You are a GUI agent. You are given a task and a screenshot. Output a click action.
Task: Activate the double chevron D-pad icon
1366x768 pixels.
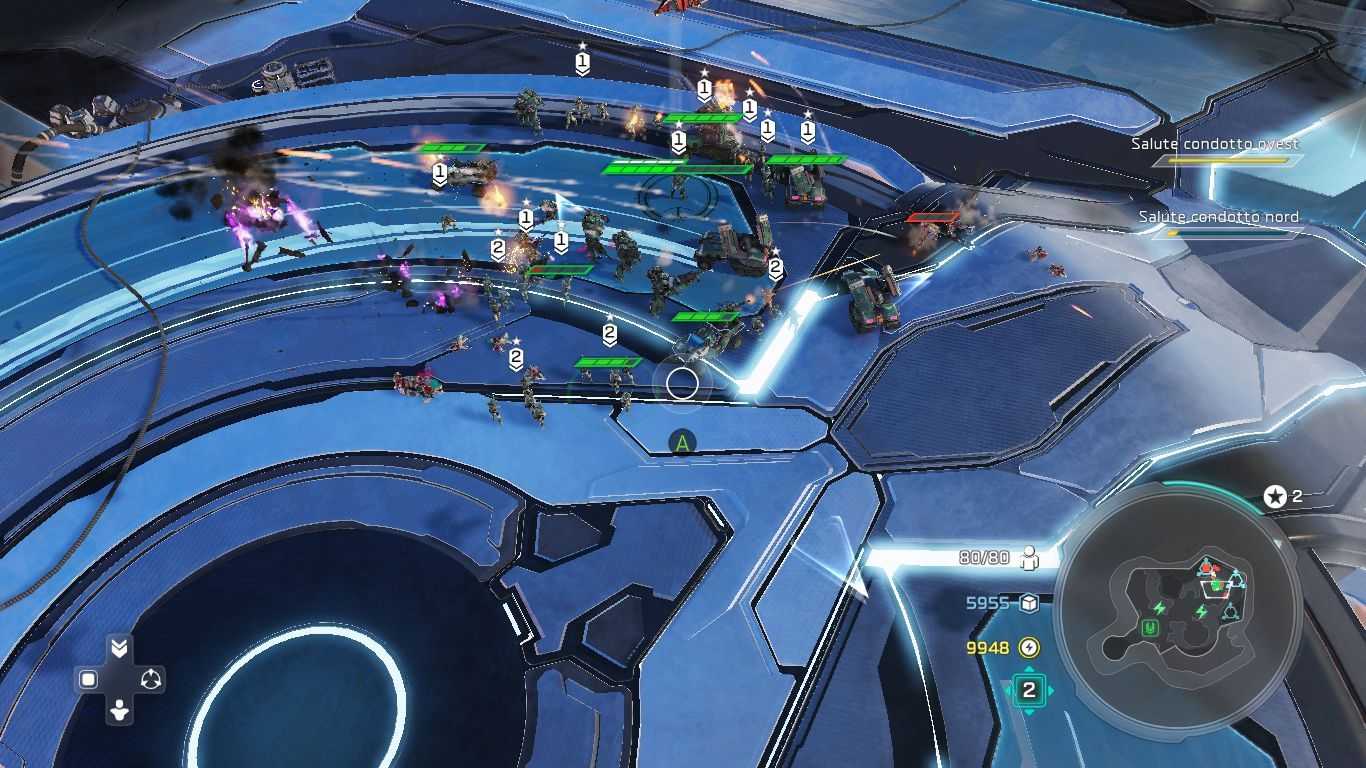pyautogui.click(x=119, y=649)
